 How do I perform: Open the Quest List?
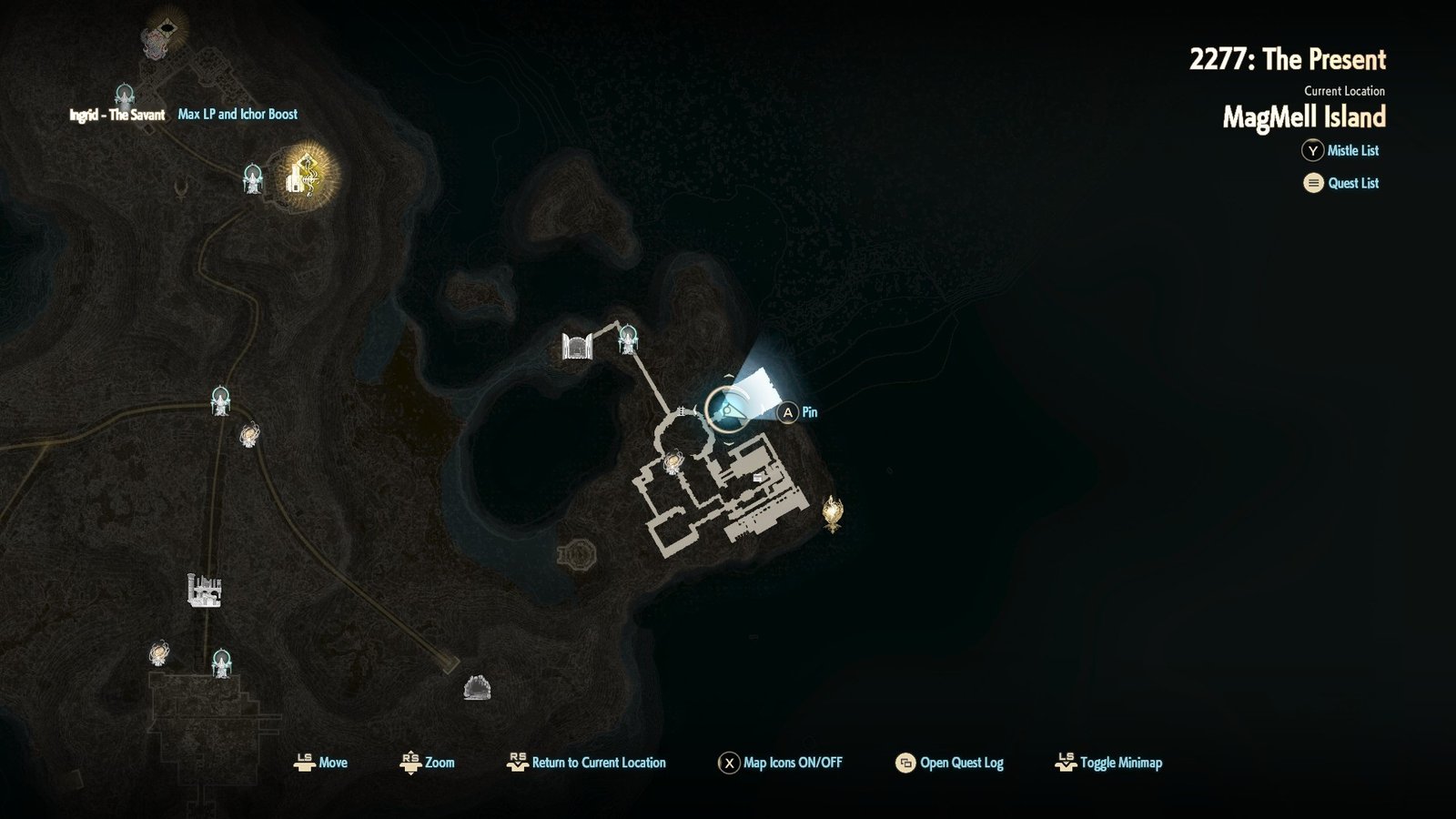click(x=1352, y=183)
